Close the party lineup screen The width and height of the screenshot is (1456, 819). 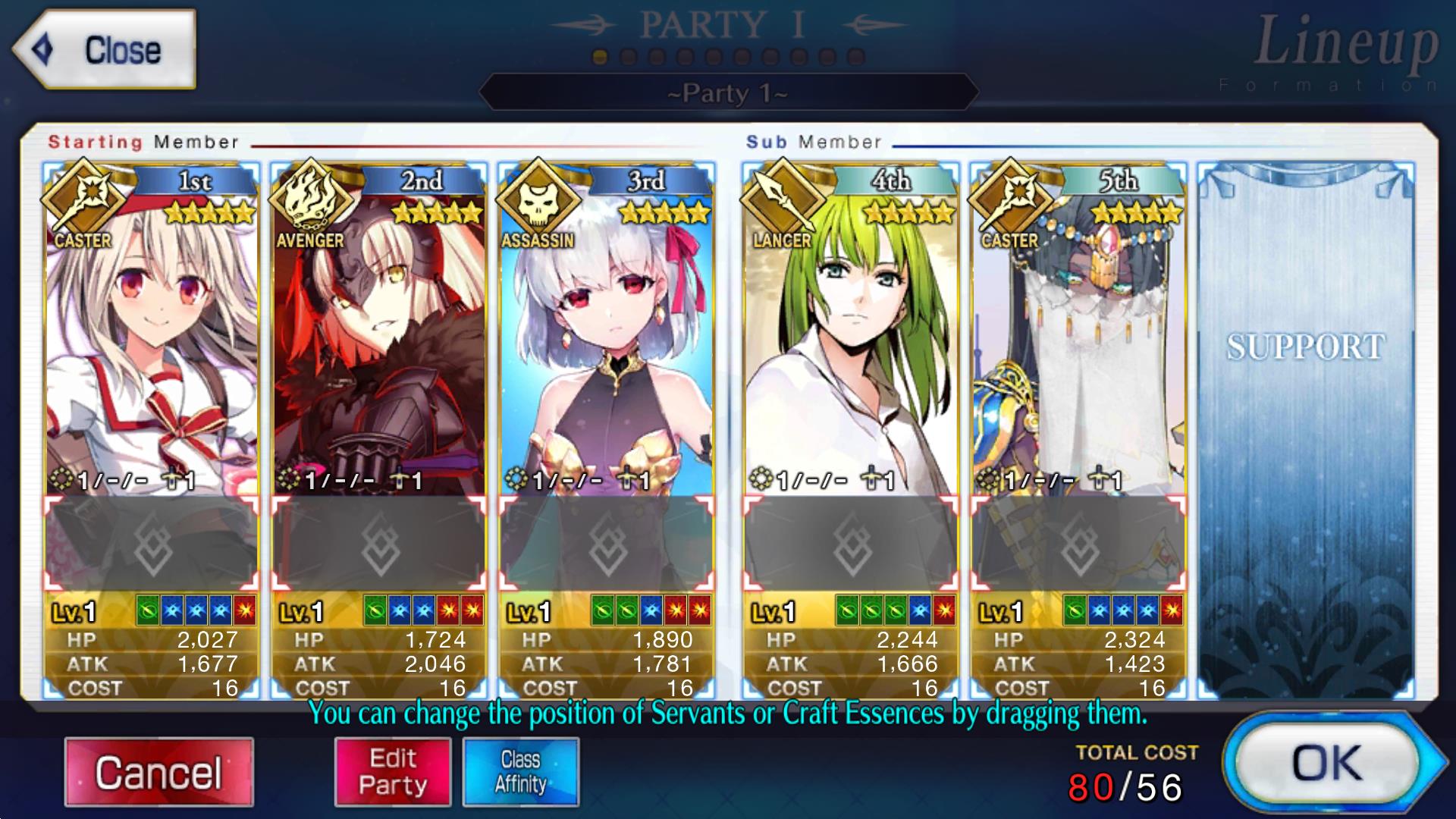(106, 50)
